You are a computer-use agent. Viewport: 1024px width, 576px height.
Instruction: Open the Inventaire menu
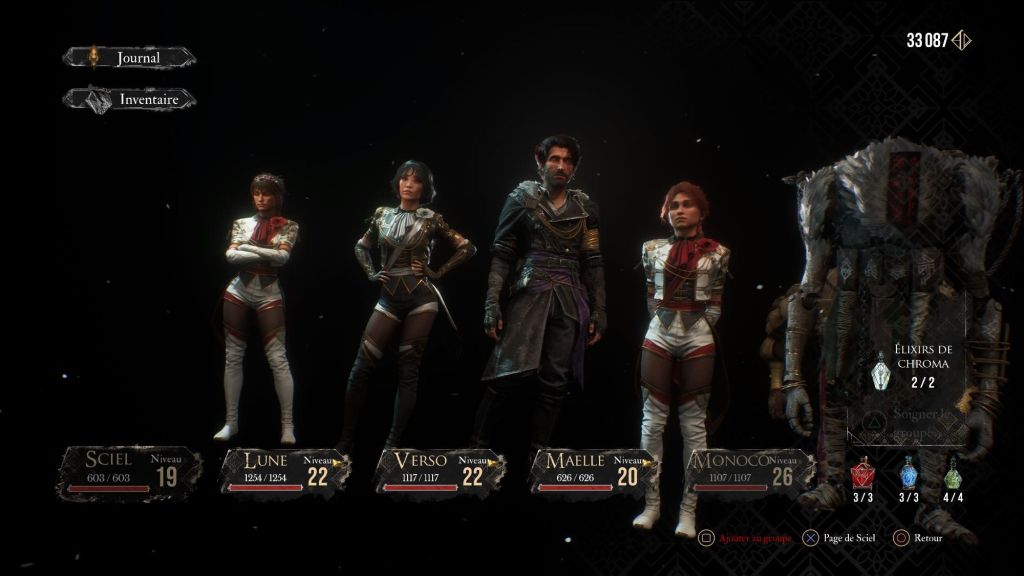pos(130,99)
